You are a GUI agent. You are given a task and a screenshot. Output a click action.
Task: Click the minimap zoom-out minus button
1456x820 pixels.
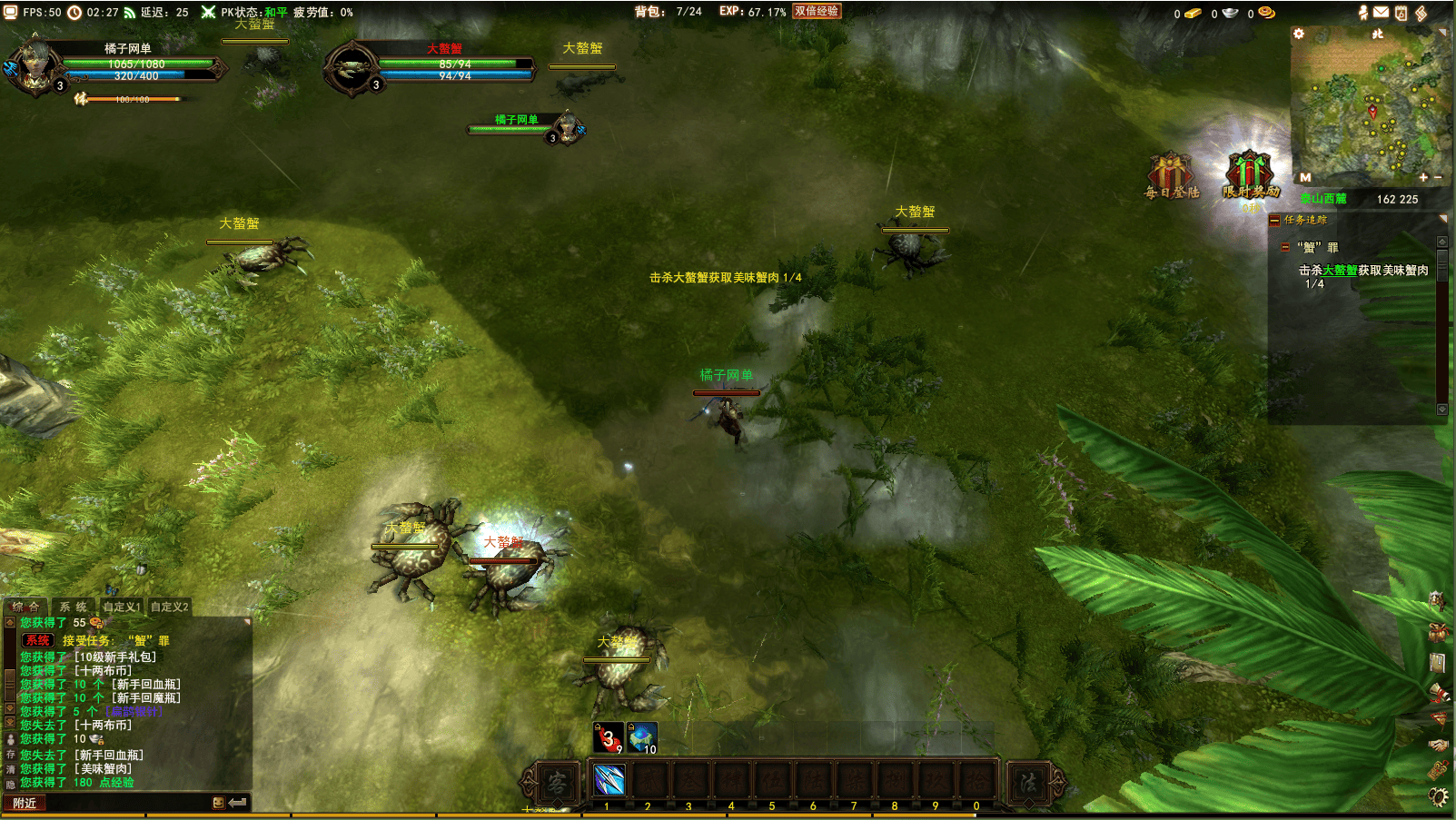point(1438,177)
